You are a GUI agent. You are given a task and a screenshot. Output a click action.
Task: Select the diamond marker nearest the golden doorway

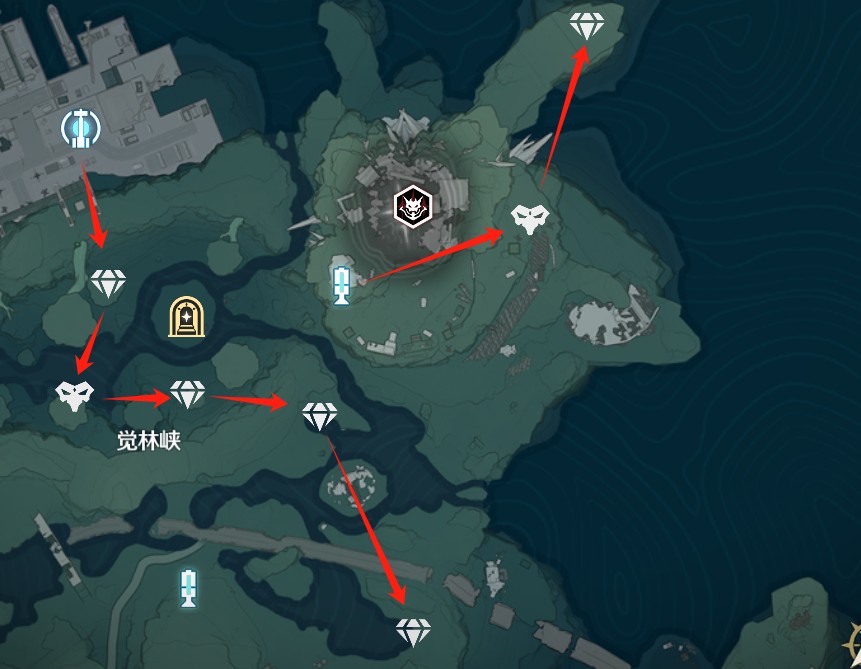[187, 393]
